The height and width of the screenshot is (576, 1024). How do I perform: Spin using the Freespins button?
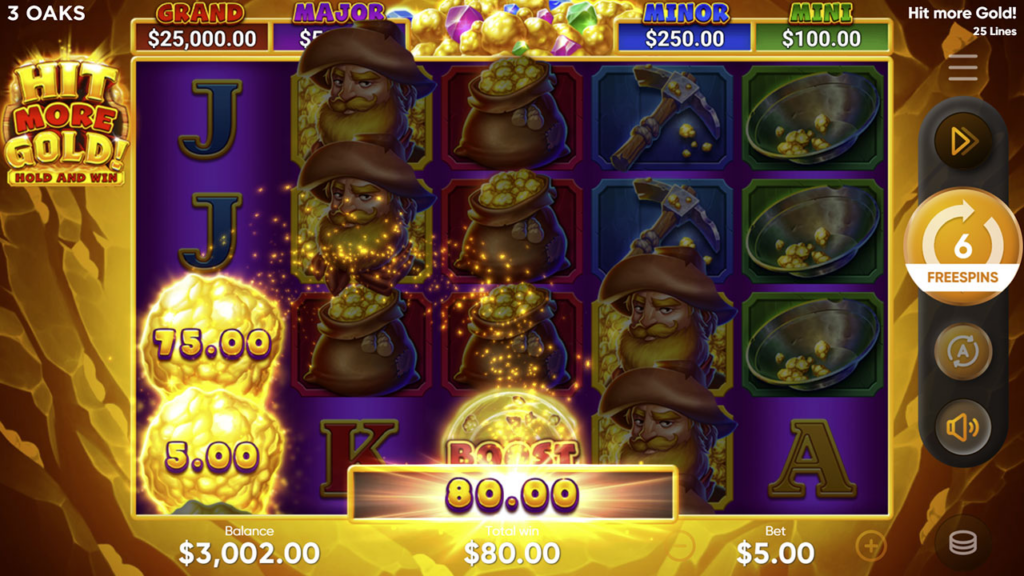(x=963, y=247)
